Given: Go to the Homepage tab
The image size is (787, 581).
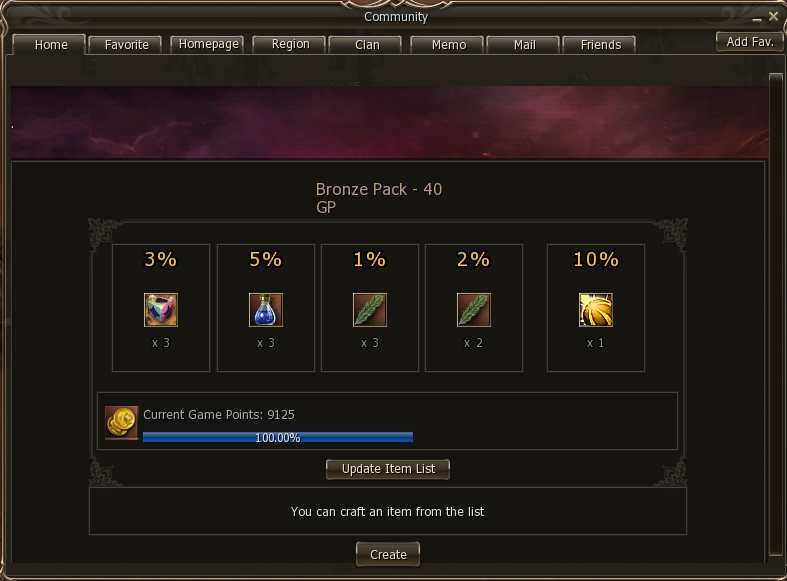Looking at the screenshot, I should click(208, 44).
